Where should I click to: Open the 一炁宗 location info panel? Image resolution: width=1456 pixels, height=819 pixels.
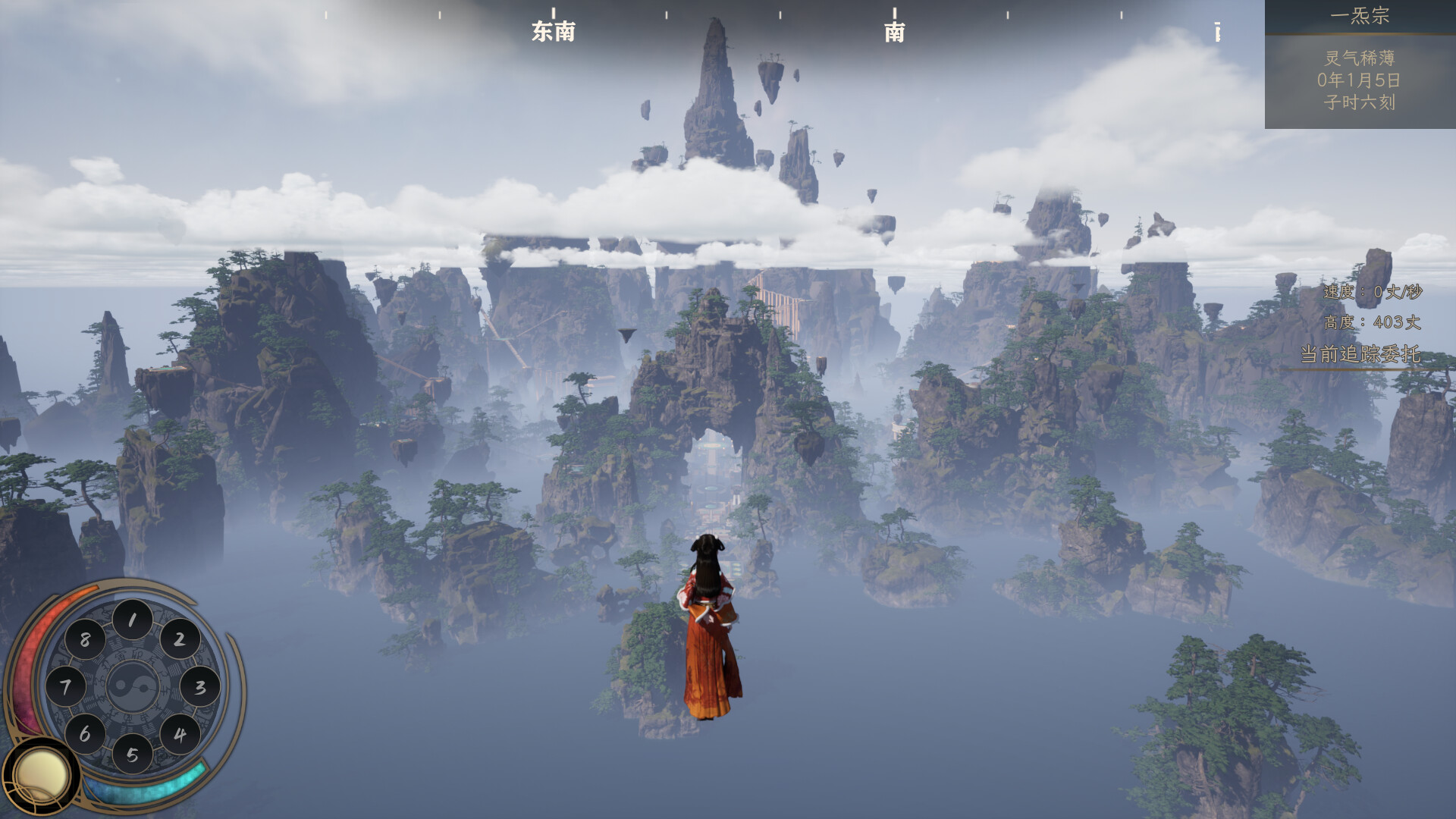[1360, 16]
